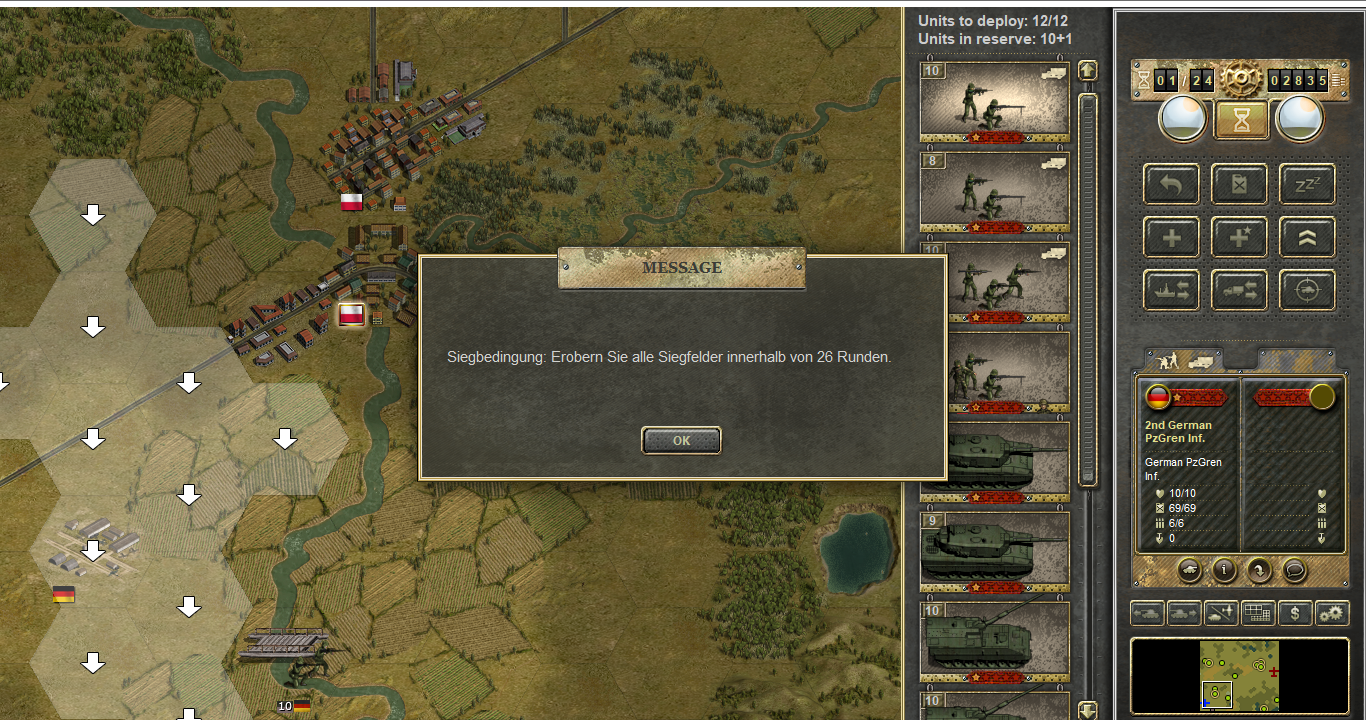Open the unit info button
1366x720 pixels.
pyautogui.click(x=1224, y=570)
